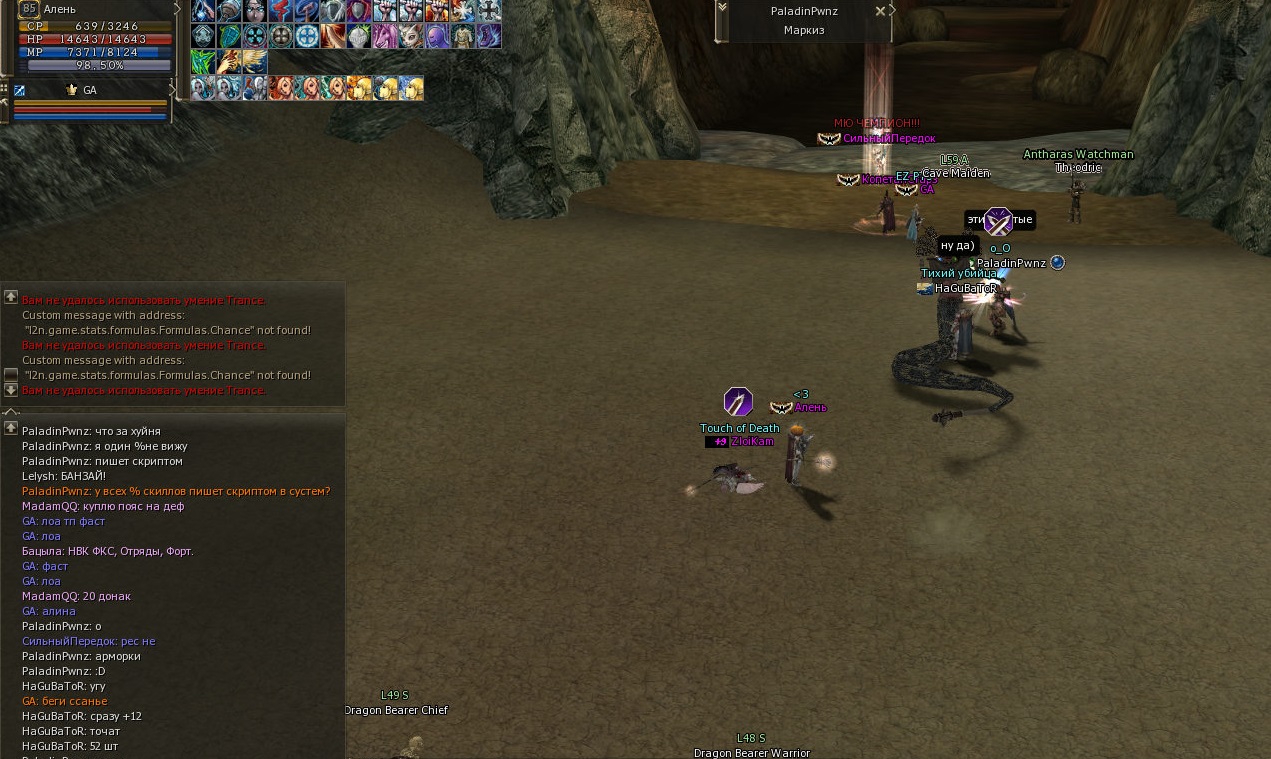Click the red lightning bolt buff icon

click(x=281, y=11)
